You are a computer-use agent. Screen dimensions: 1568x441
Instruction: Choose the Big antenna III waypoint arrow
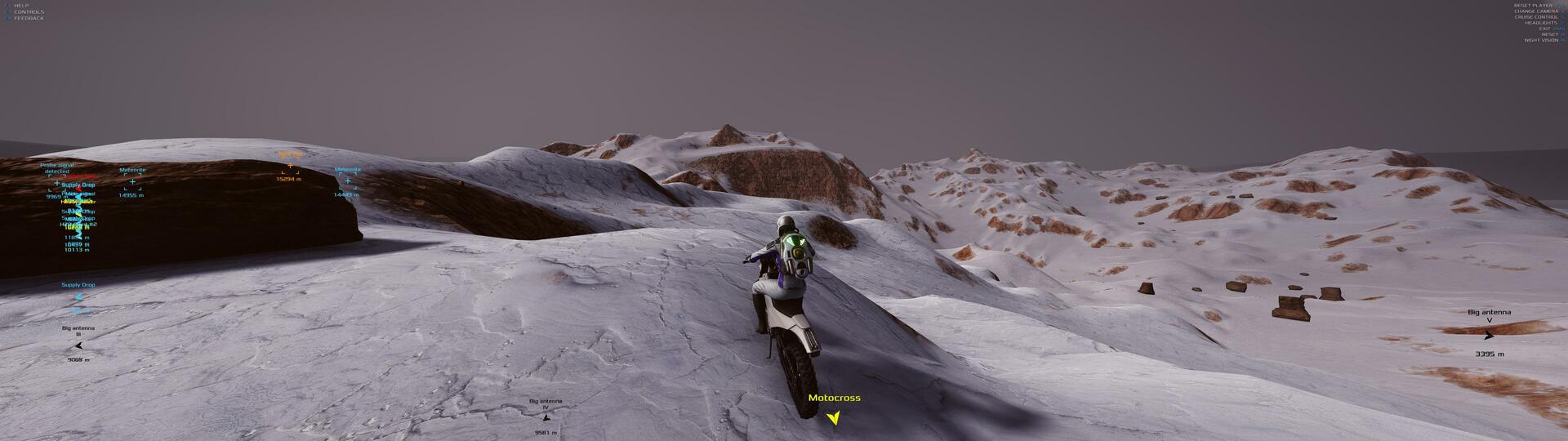point(78,346)
